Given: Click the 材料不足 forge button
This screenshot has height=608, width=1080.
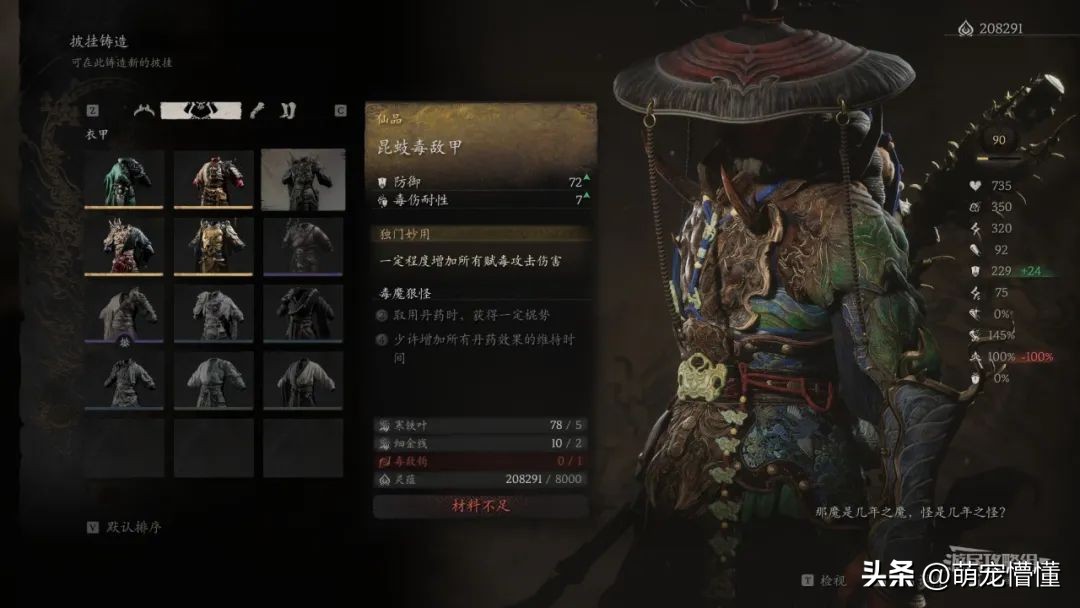Looking at the screenshot, I should point(480,505).
